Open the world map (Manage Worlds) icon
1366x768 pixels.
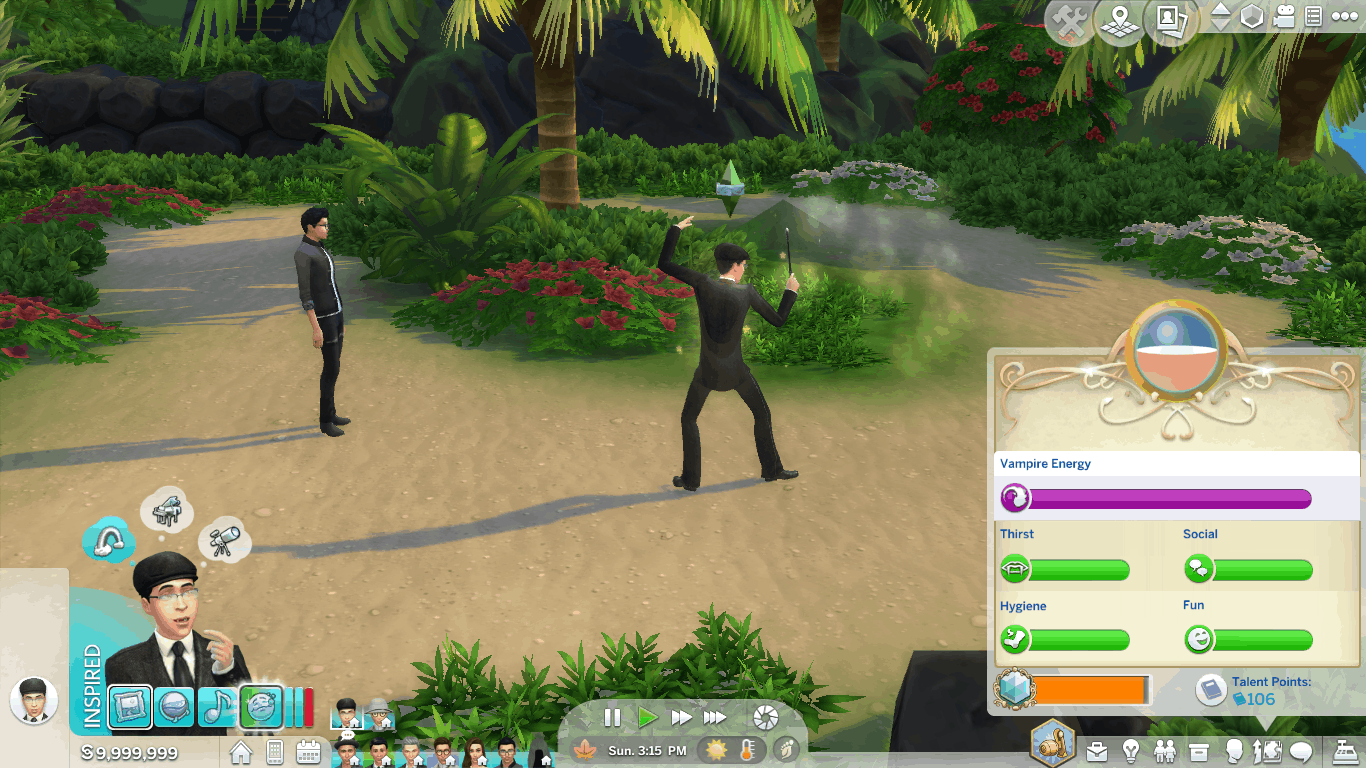click(x=1120, y=22)
